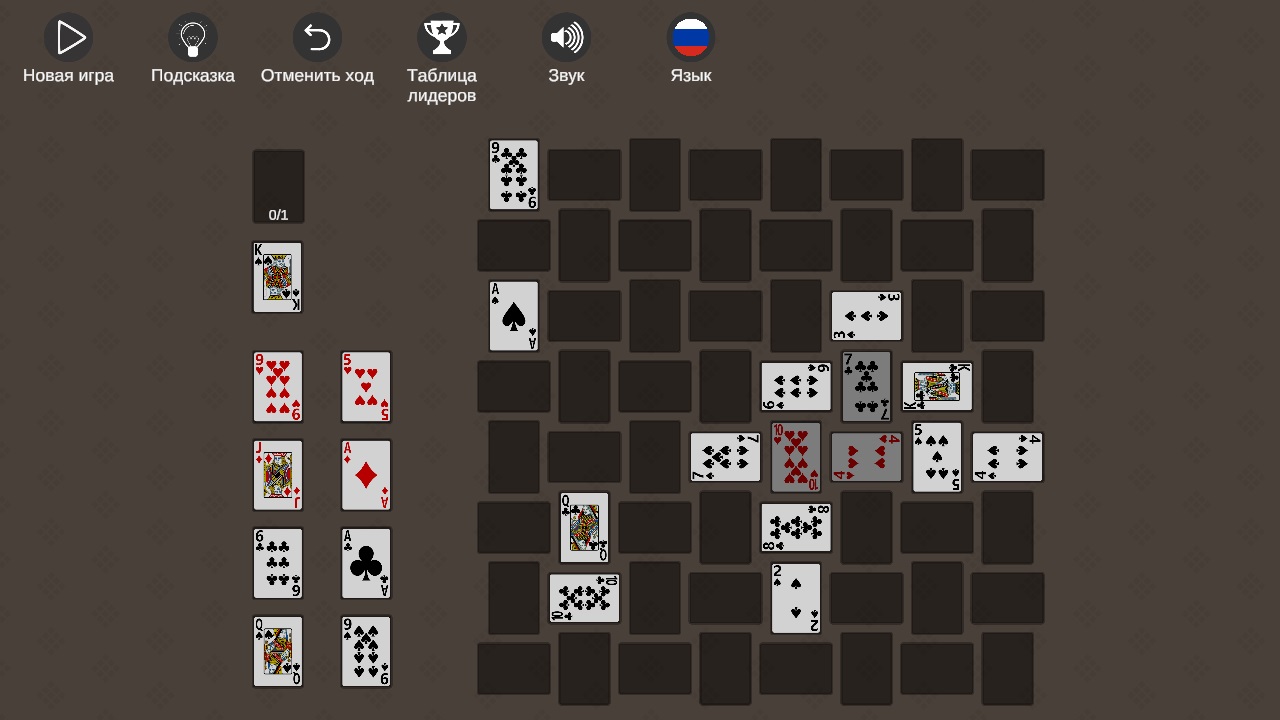Undo the last move with the arrow icon

click(317, 37)
